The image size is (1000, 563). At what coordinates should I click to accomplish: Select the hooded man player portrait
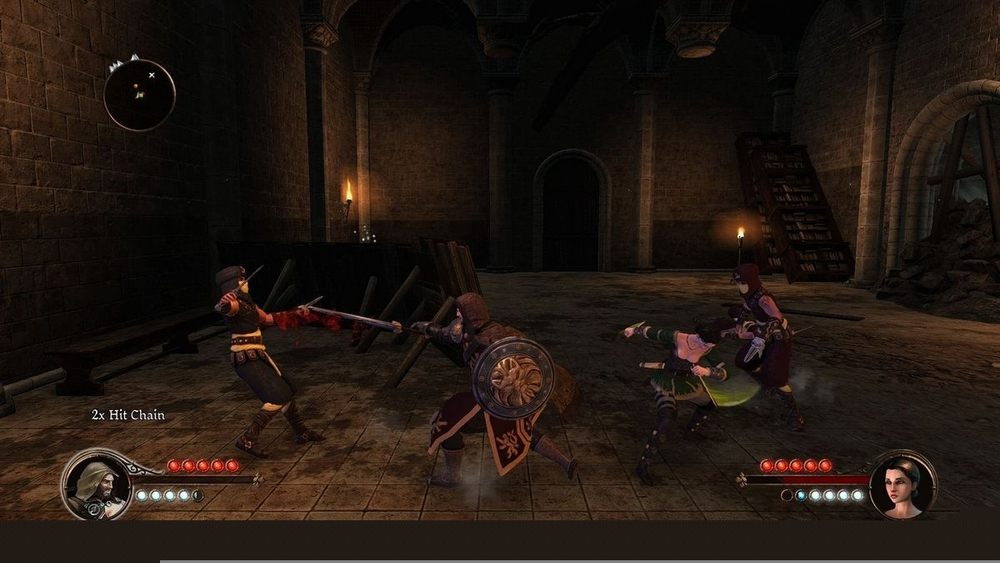pos(95,485)
